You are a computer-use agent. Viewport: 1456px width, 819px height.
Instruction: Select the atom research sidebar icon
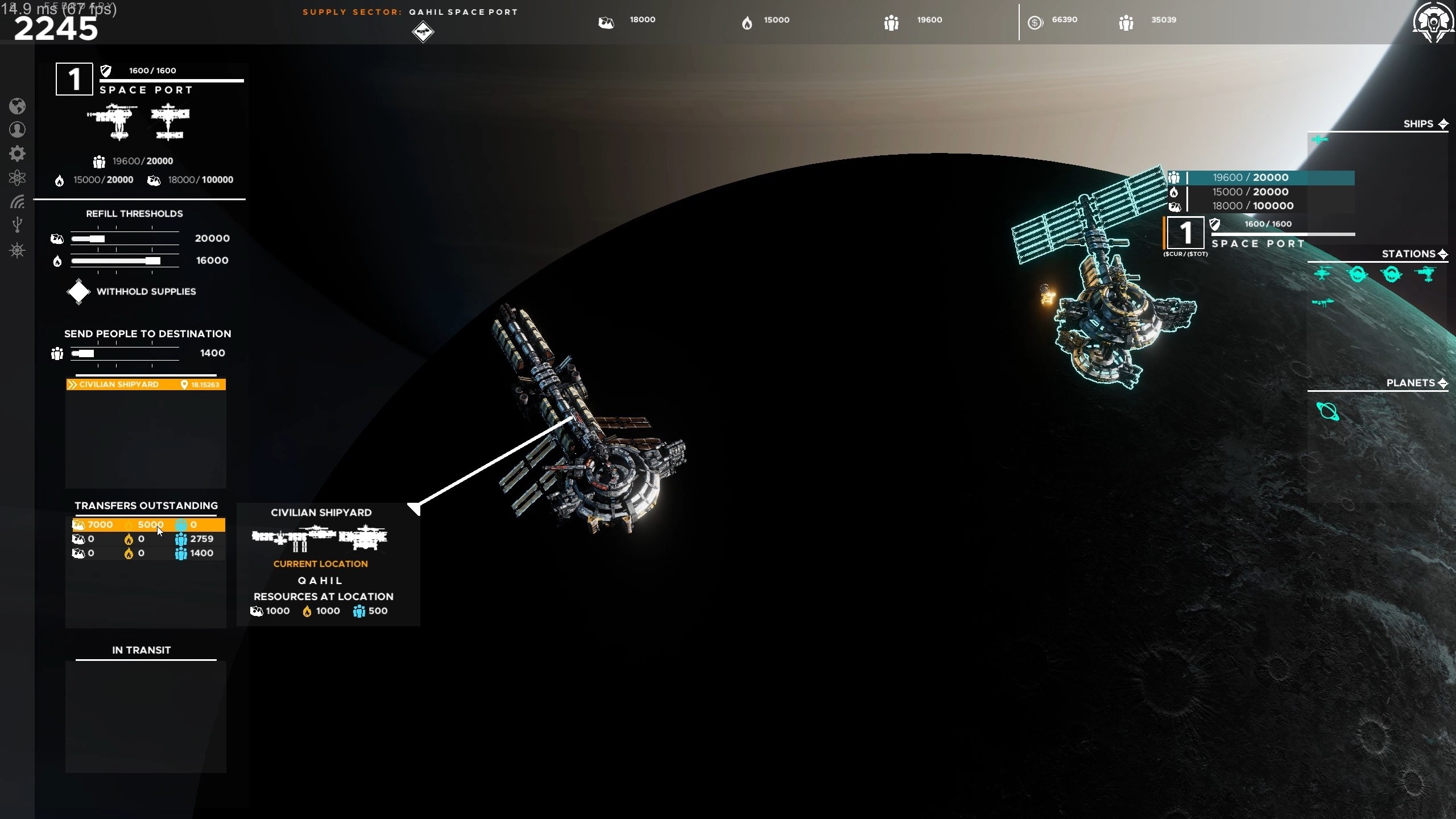pyautogui.click(x=17, y=178)
